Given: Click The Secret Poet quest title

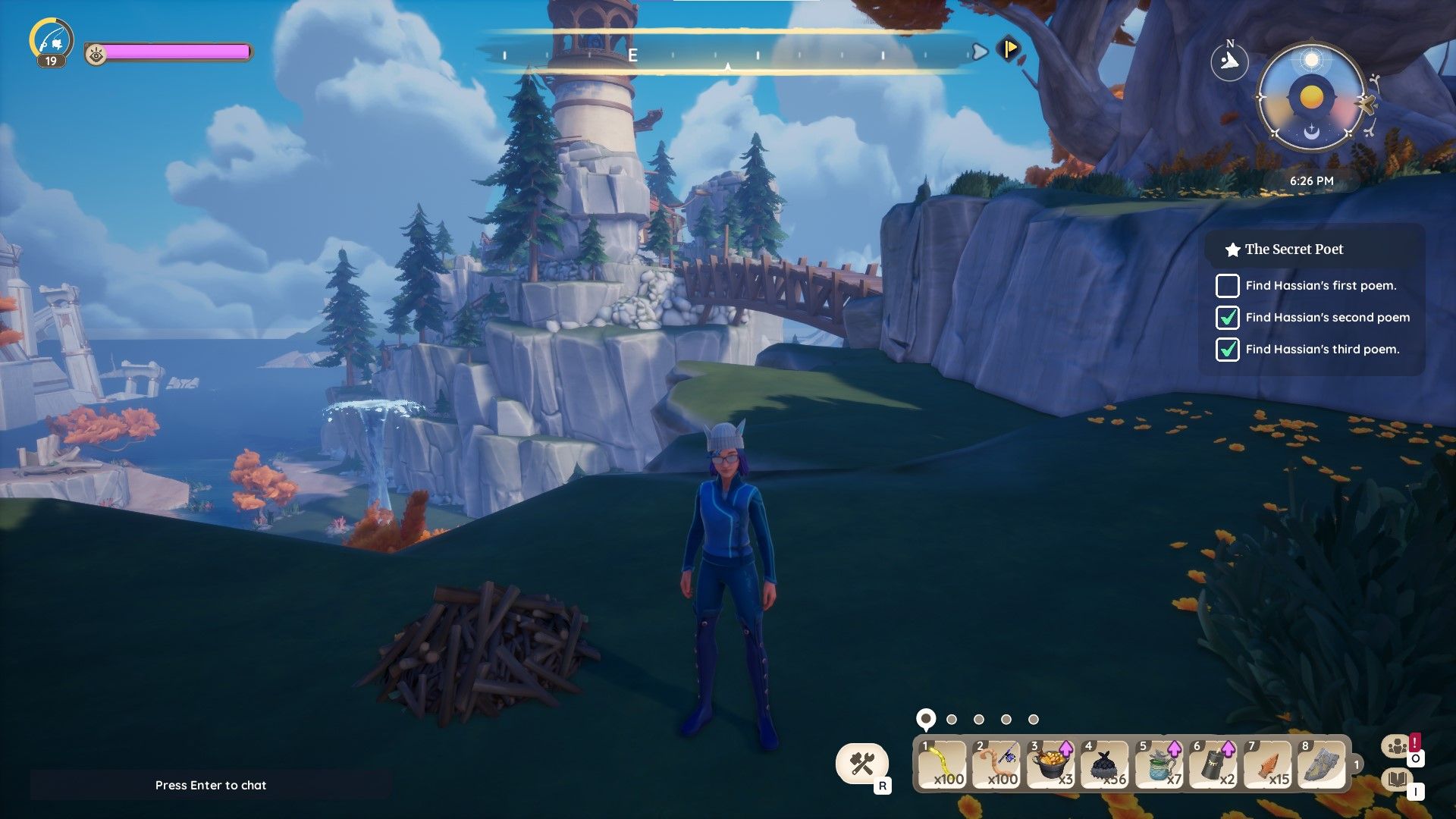Looking at the screenshot, I should tap(1294, 249).
